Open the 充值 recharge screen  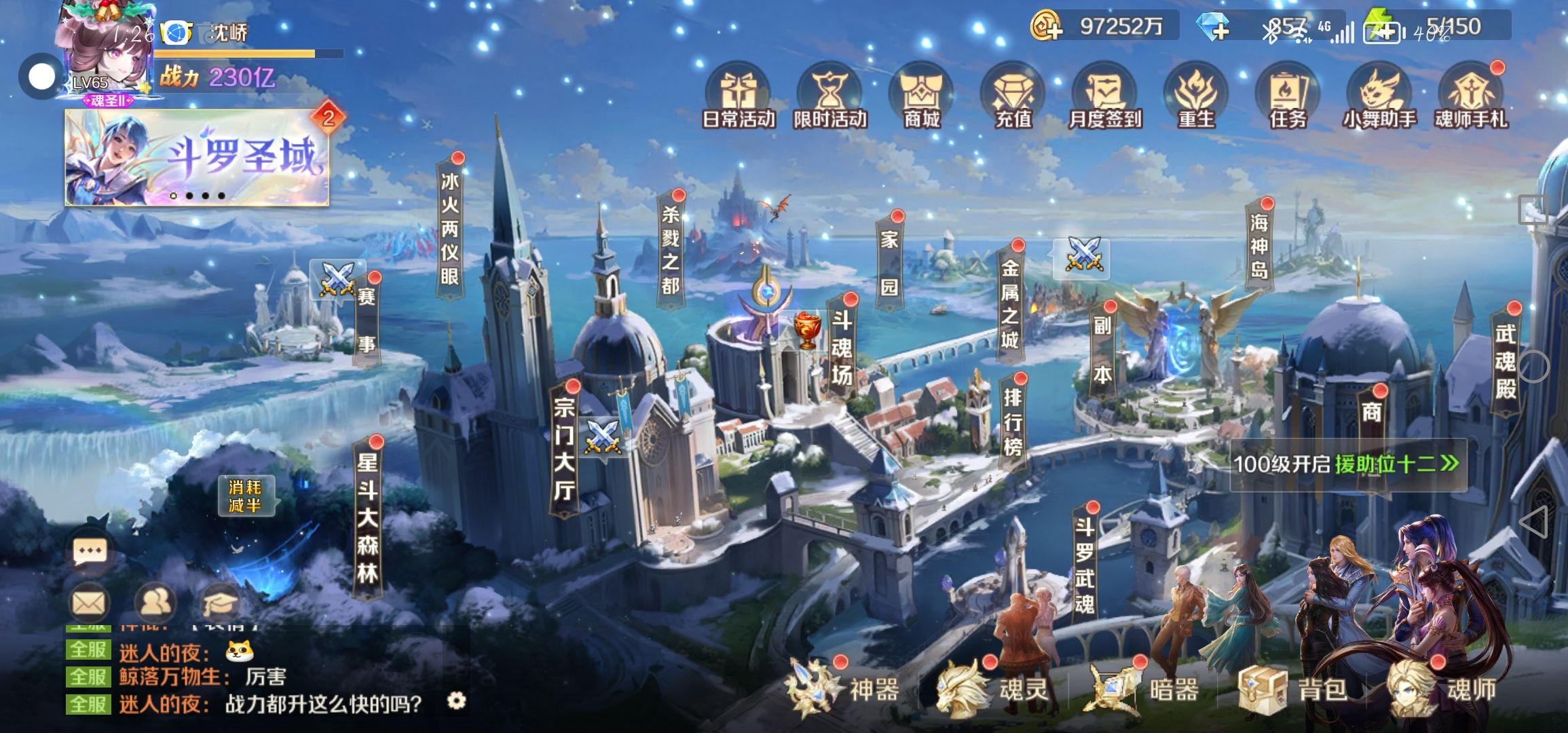tap(1013, 96)
